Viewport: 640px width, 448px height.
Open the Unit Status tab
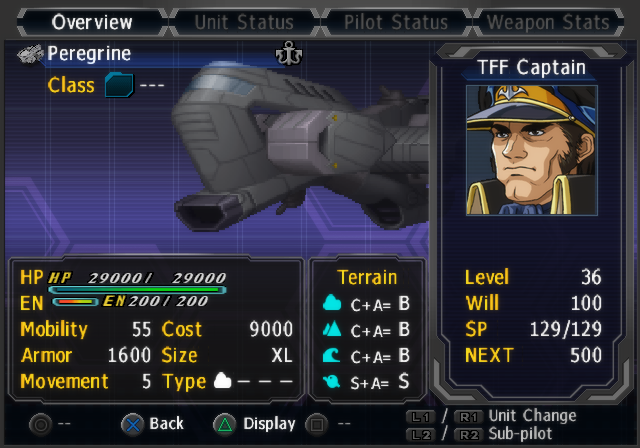[244, 21]
